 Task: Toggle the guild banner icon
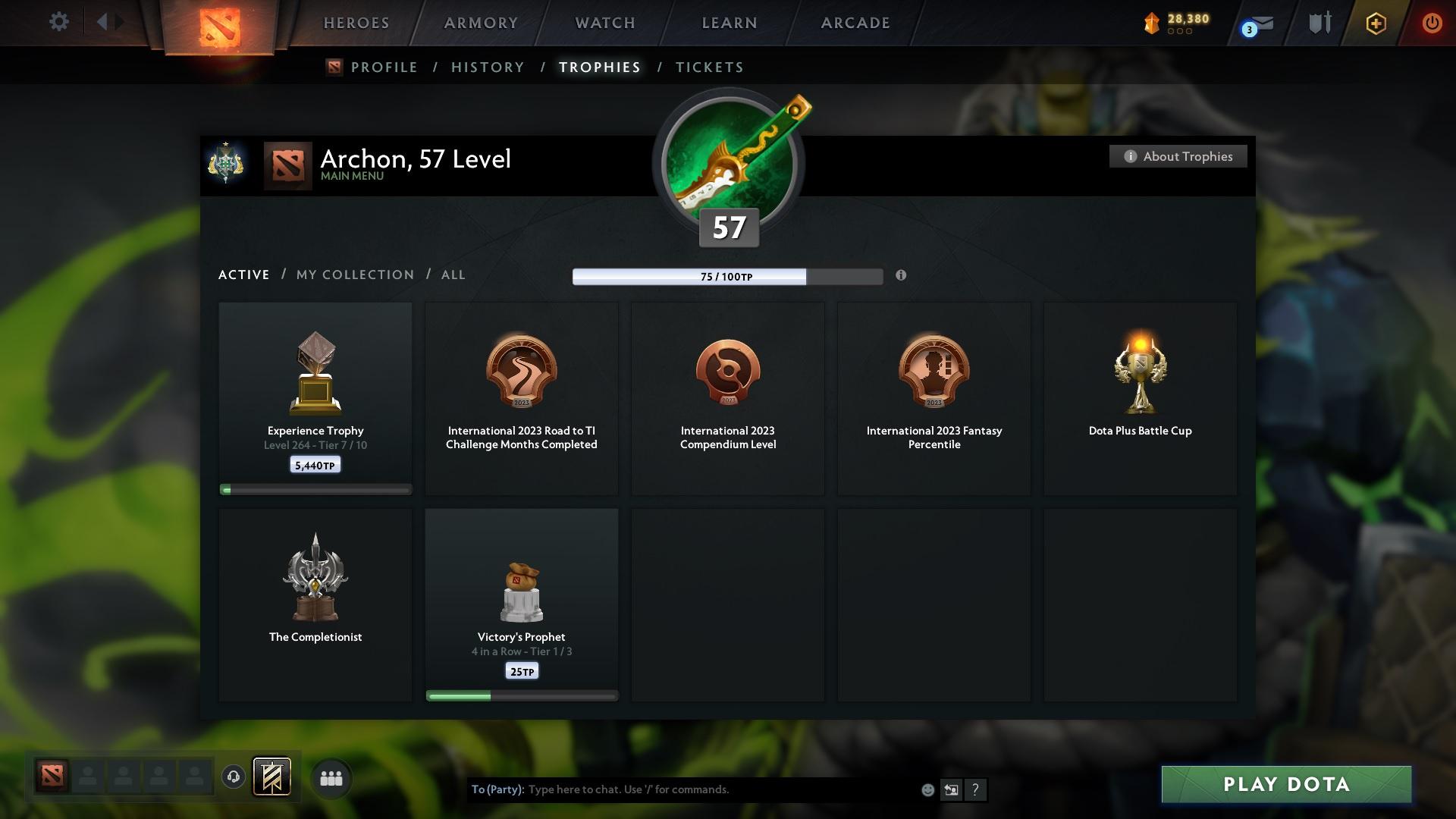(x=272, y=777)
